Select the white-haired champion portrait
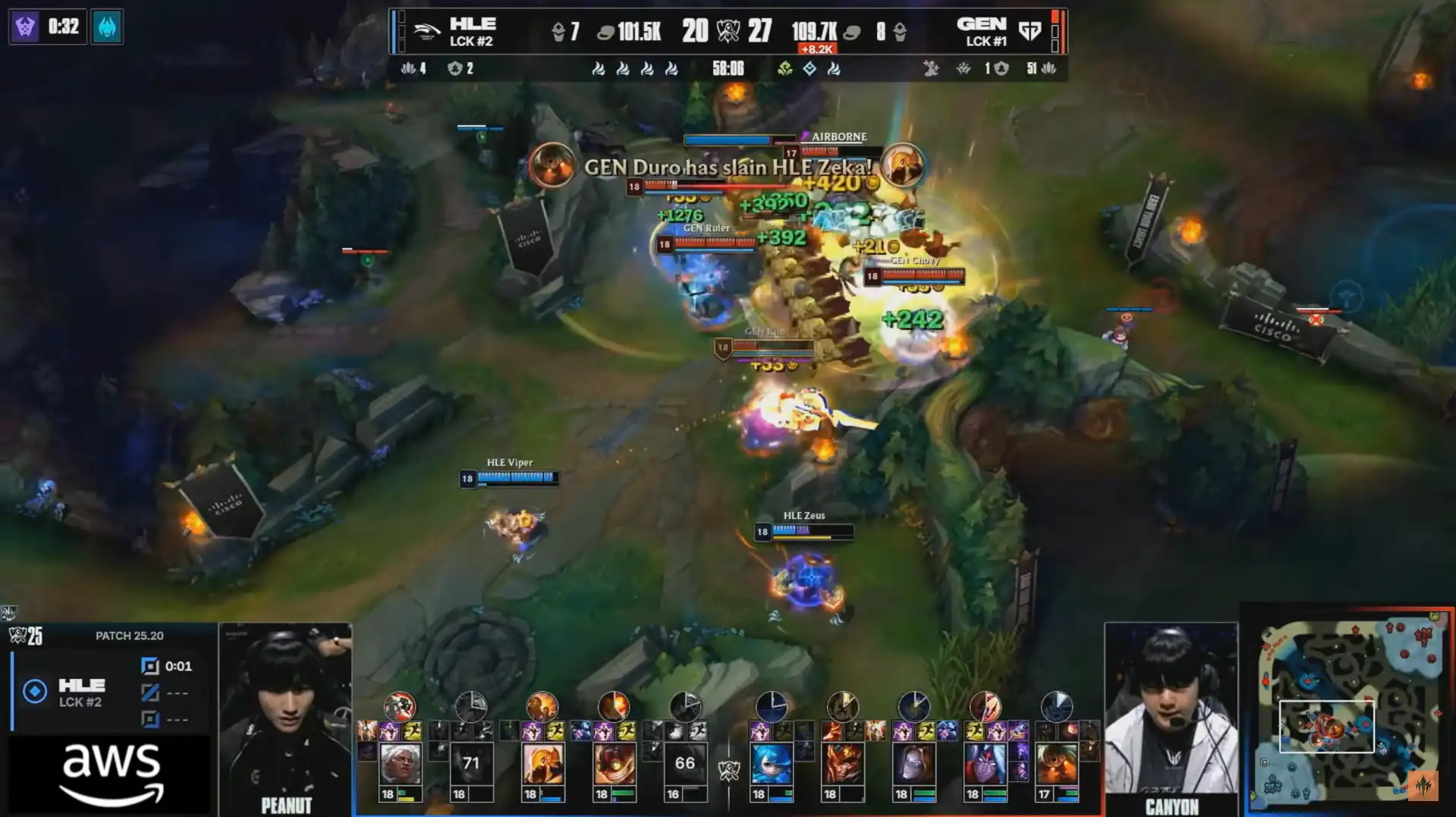This screenshot has height=817, width=1456. click(x=400, y=765)
